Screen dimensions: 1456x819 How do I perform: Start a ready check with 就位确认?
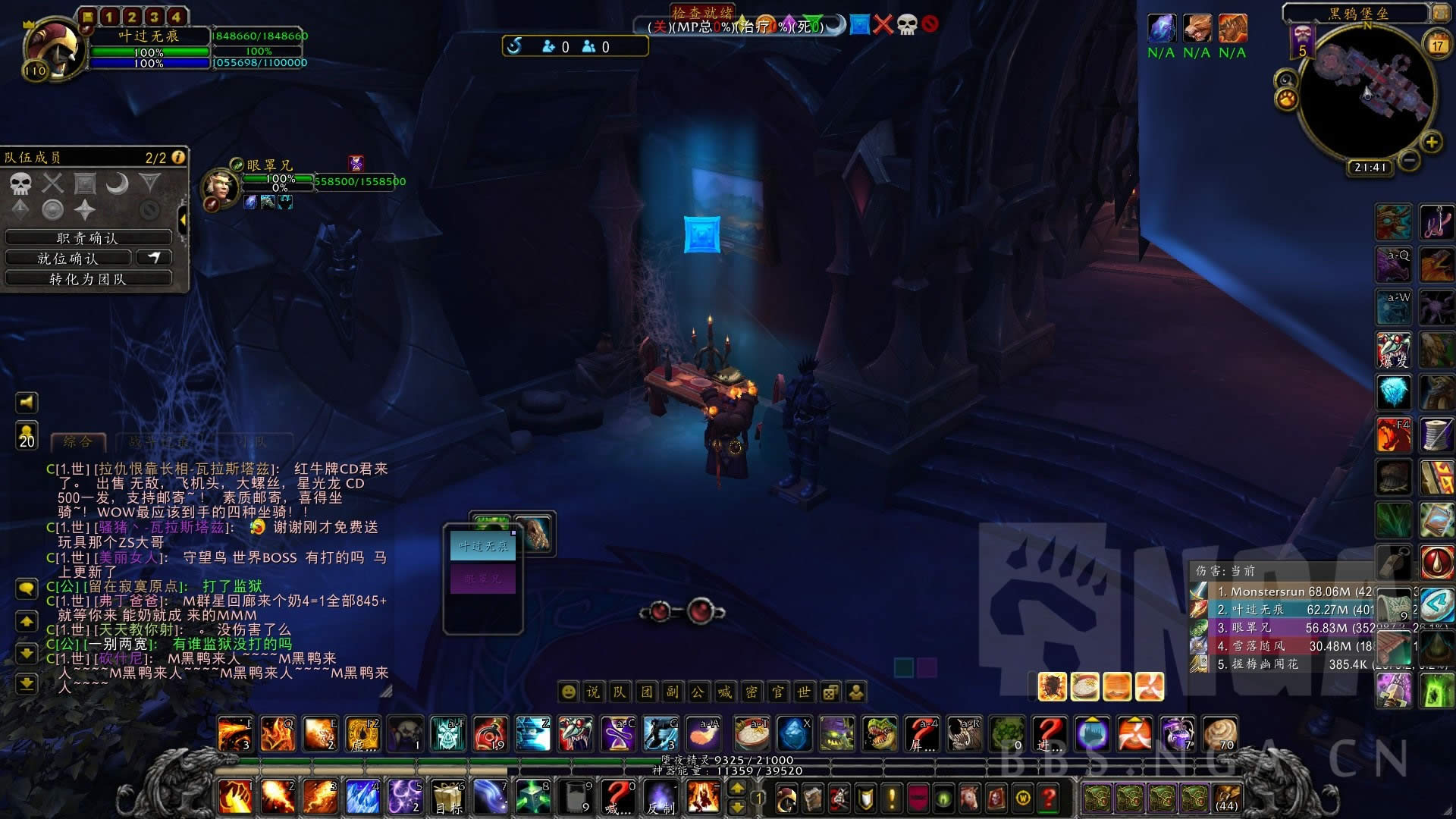click(x=68, y=259)
